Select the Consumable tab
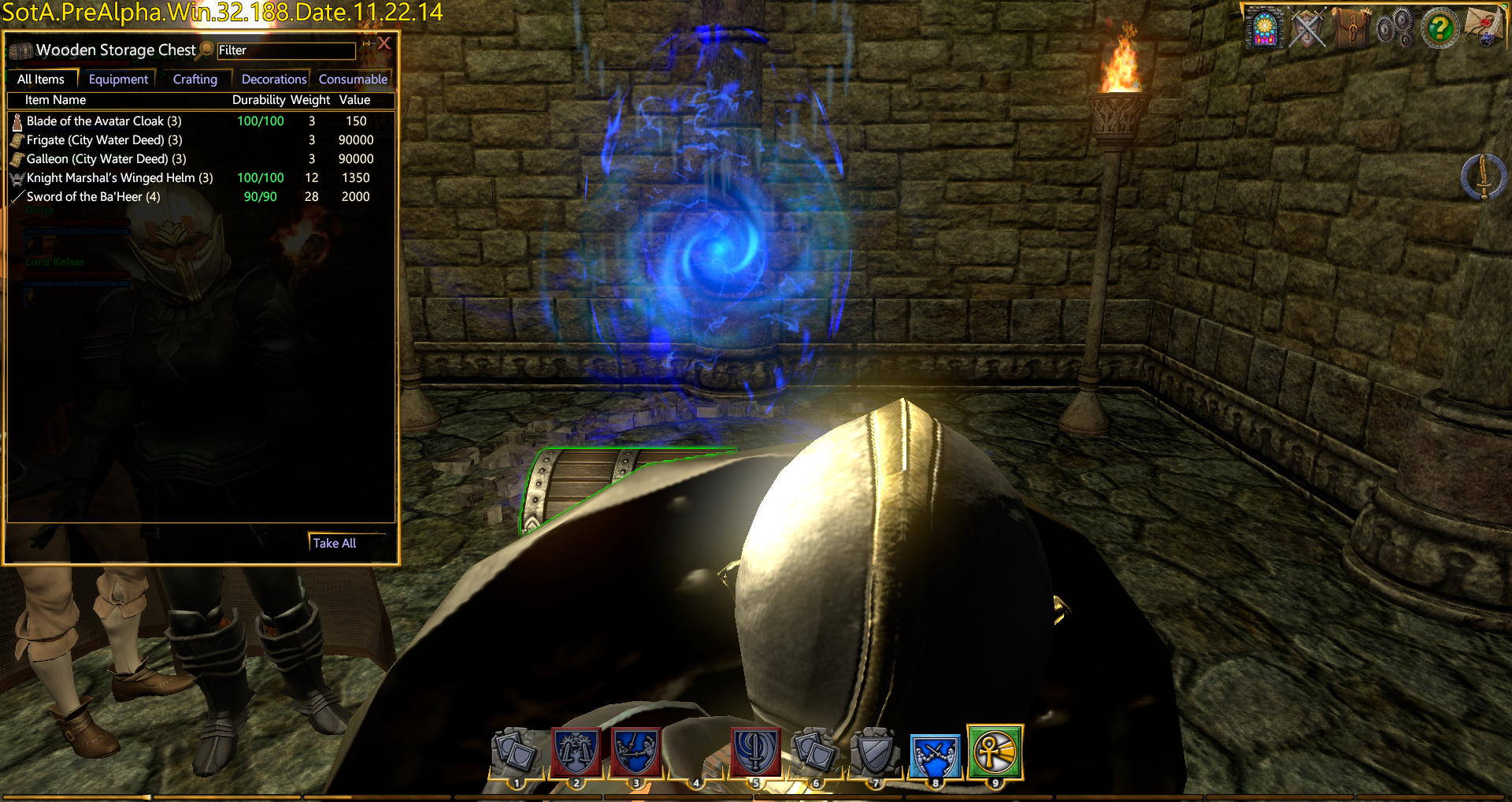Viewport: 1512px width, 802px height. point(353,80)
